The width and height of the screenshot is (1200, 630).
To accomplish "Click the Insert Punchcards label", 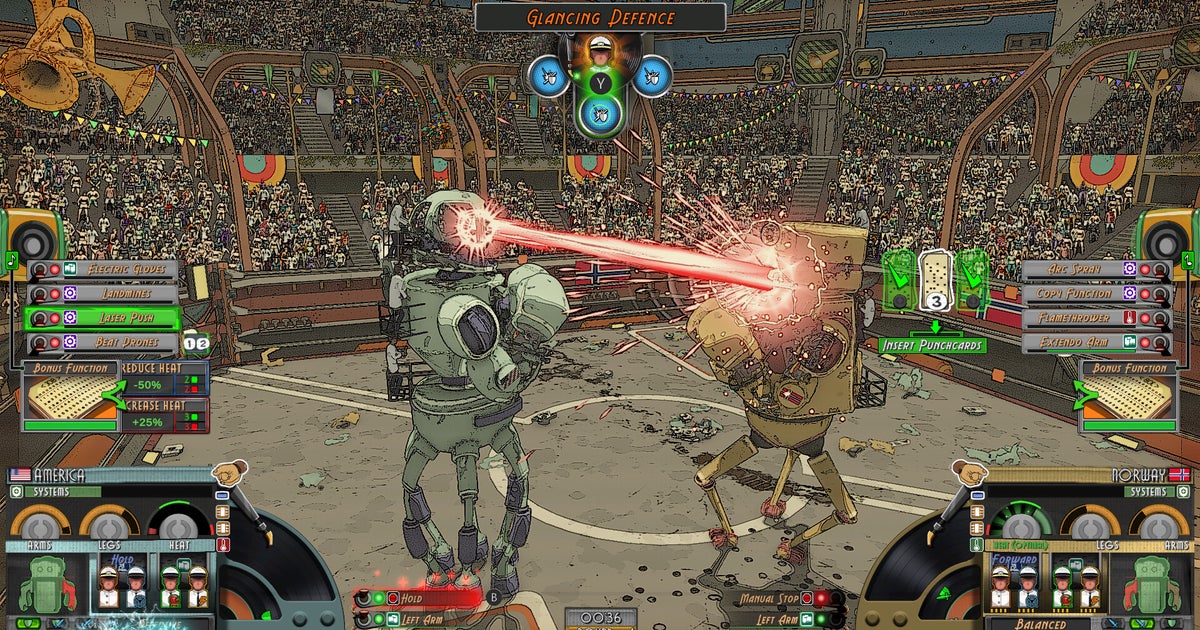I will [932, 345].
